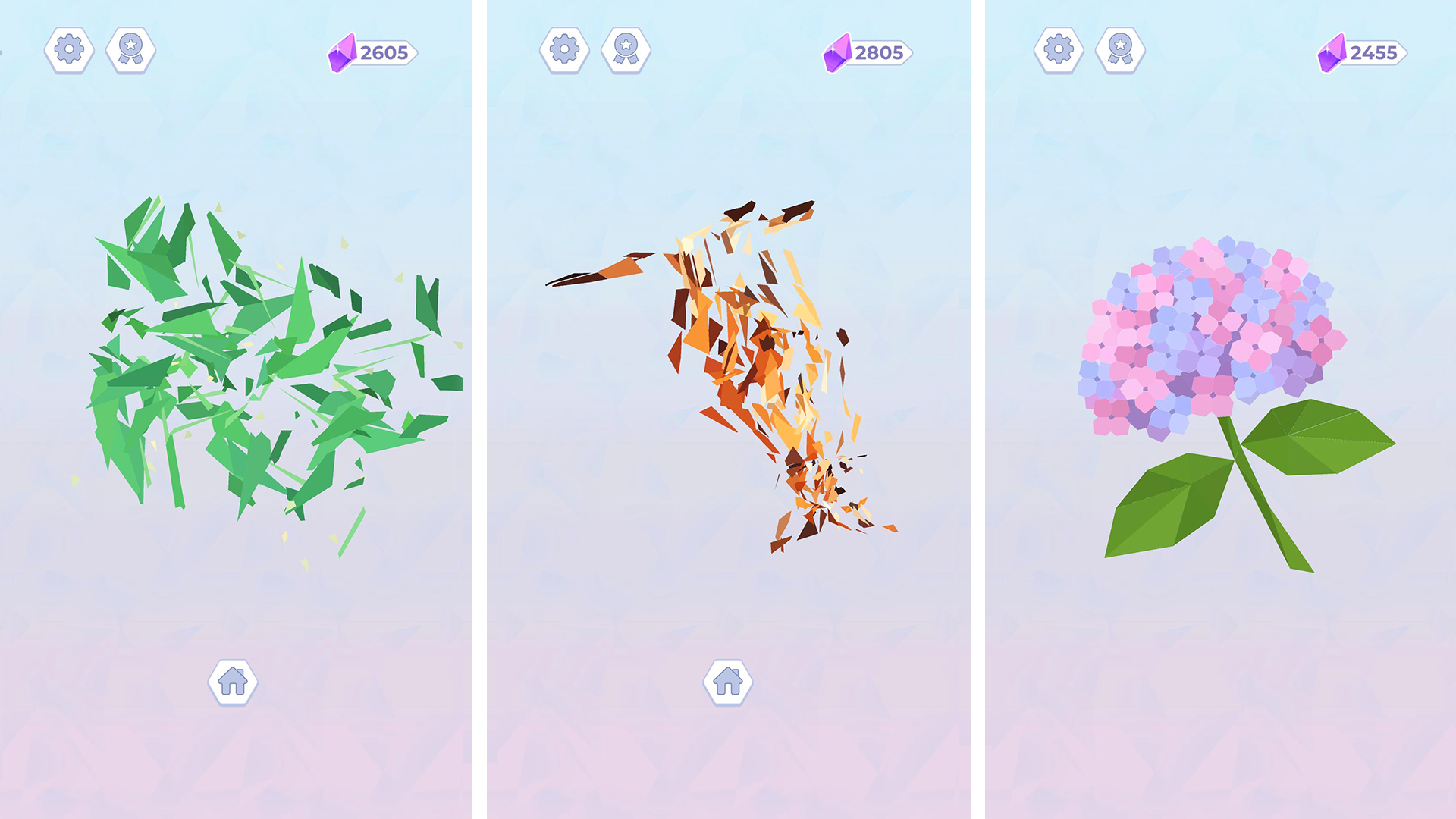Tap the purple gem icon on middle screen

click(837, 52)
